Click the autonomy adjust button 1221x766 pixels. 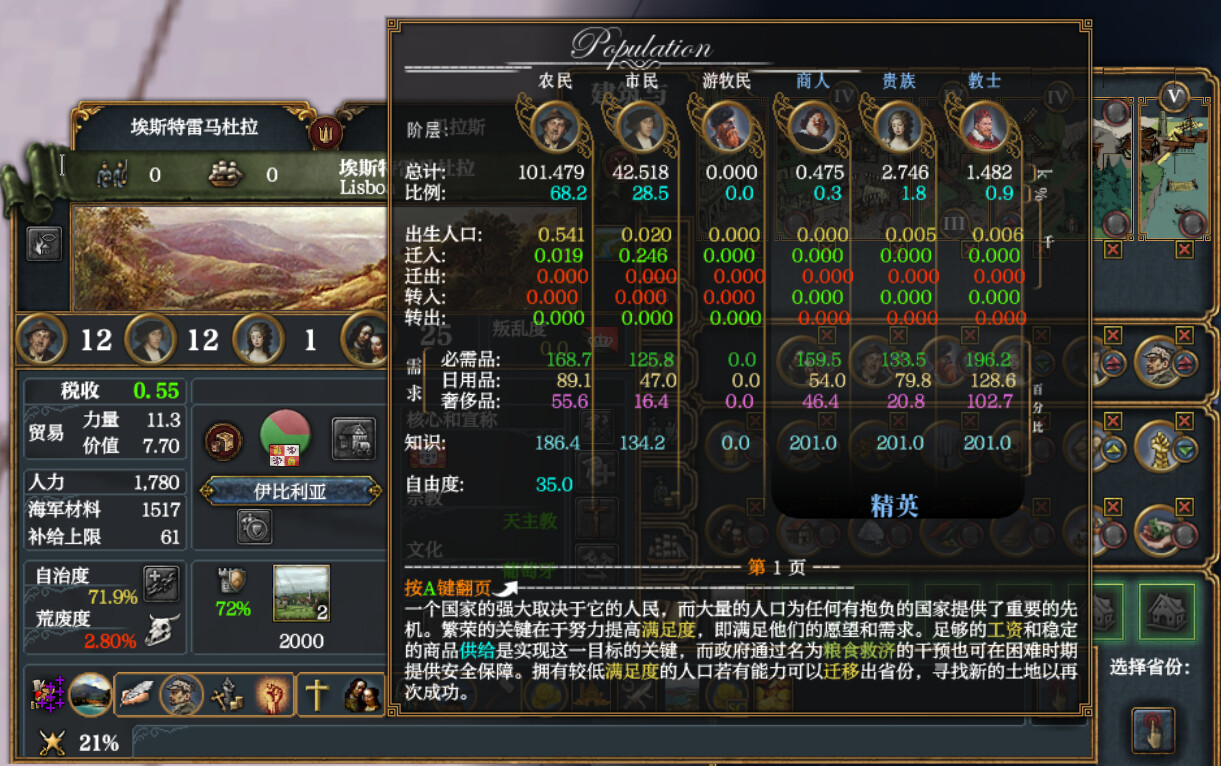click(160, 584)
